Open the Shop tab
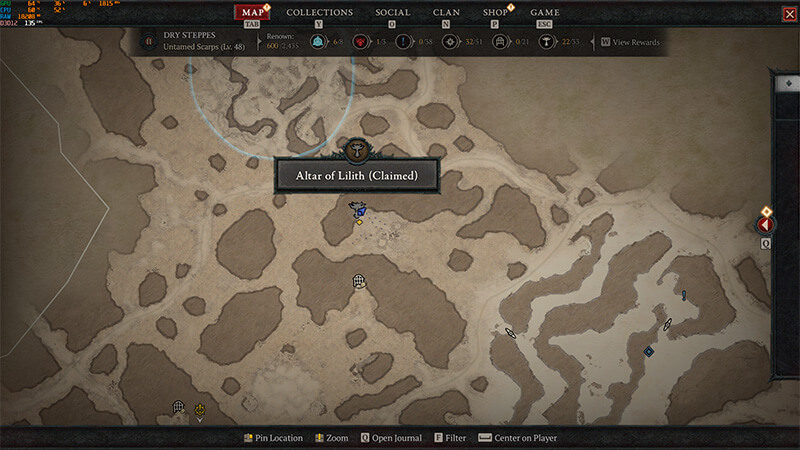Image resolution: width=800 pixels, height=450 pixels. [495, 12]
